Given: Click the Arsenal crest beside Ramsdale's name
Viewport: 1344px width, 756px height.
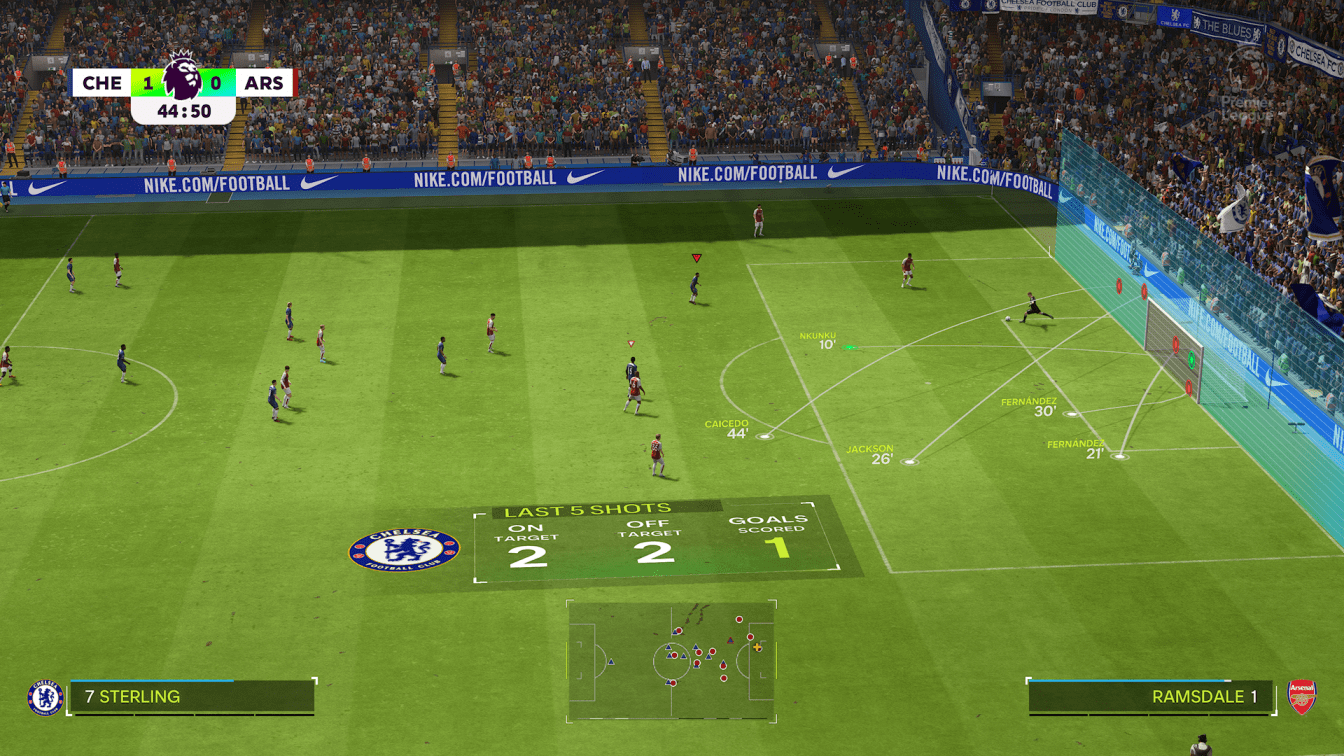Looking at the screenshot, I should (x=1301, y=696).
